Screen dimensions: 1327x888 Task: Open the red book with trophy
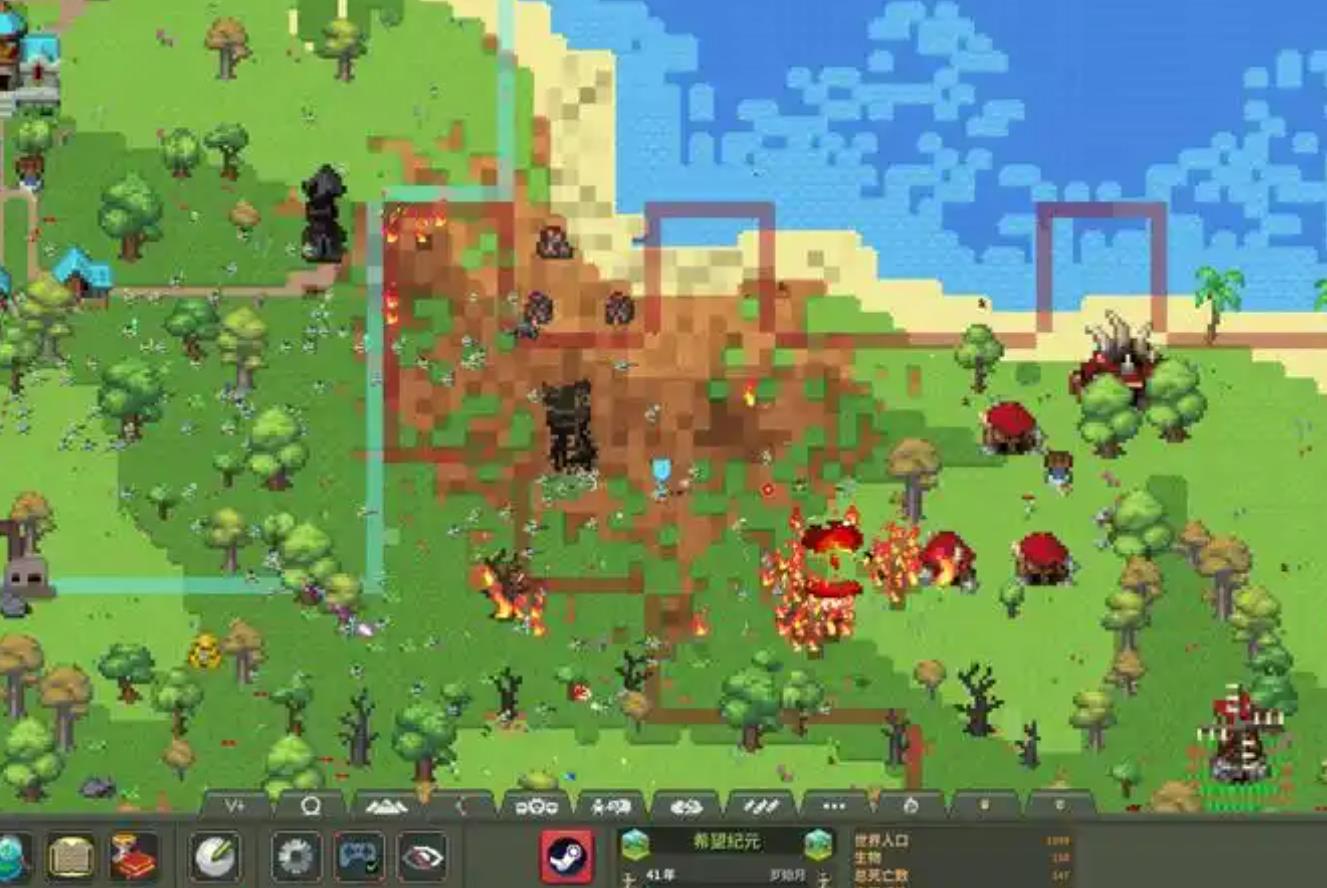(x=133, y=857)
